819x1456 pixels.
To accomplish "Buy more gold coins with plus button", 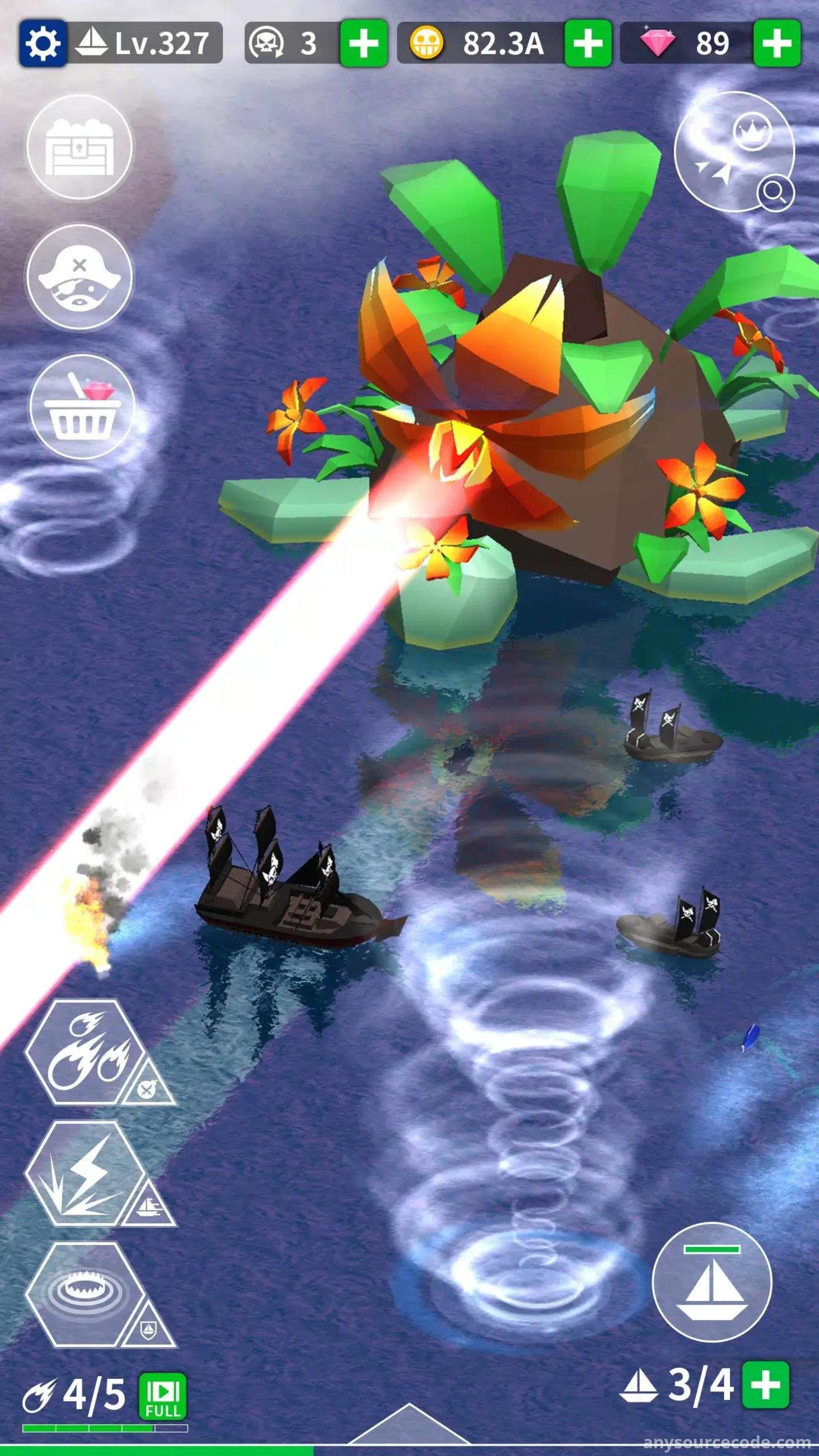I will click(x=588, y=43).
